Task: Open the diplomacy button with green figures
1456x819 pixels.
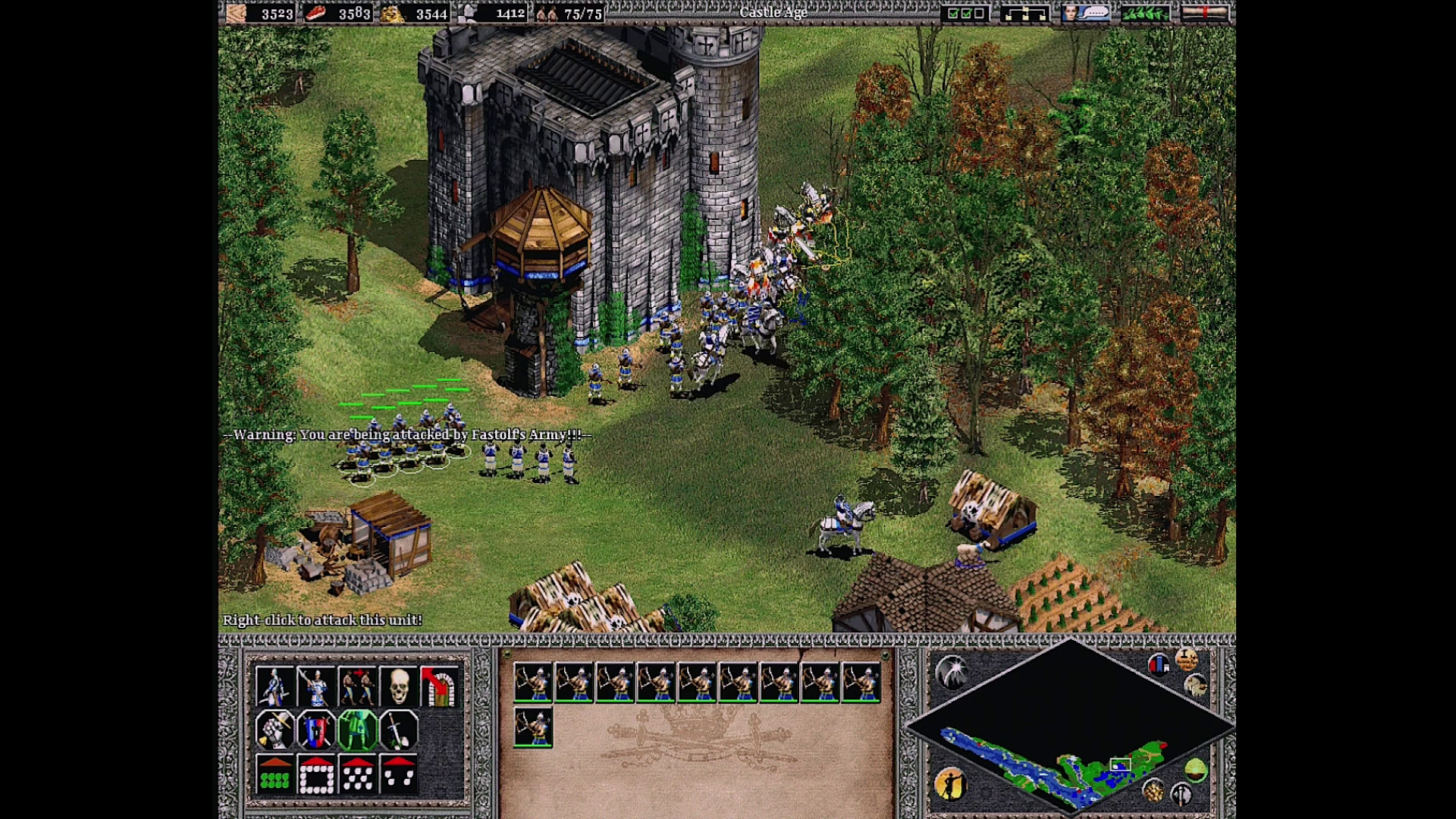Action: coord(1144,13)
